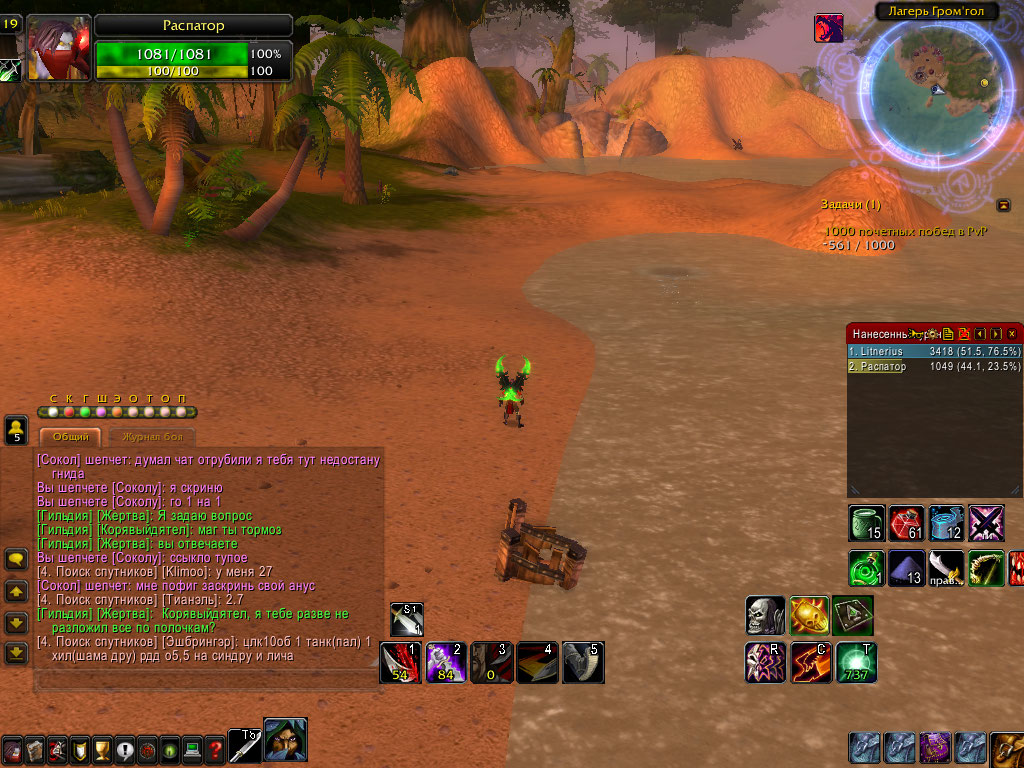
Task: Use the red gem item with 61
Action: pos(906,523)
